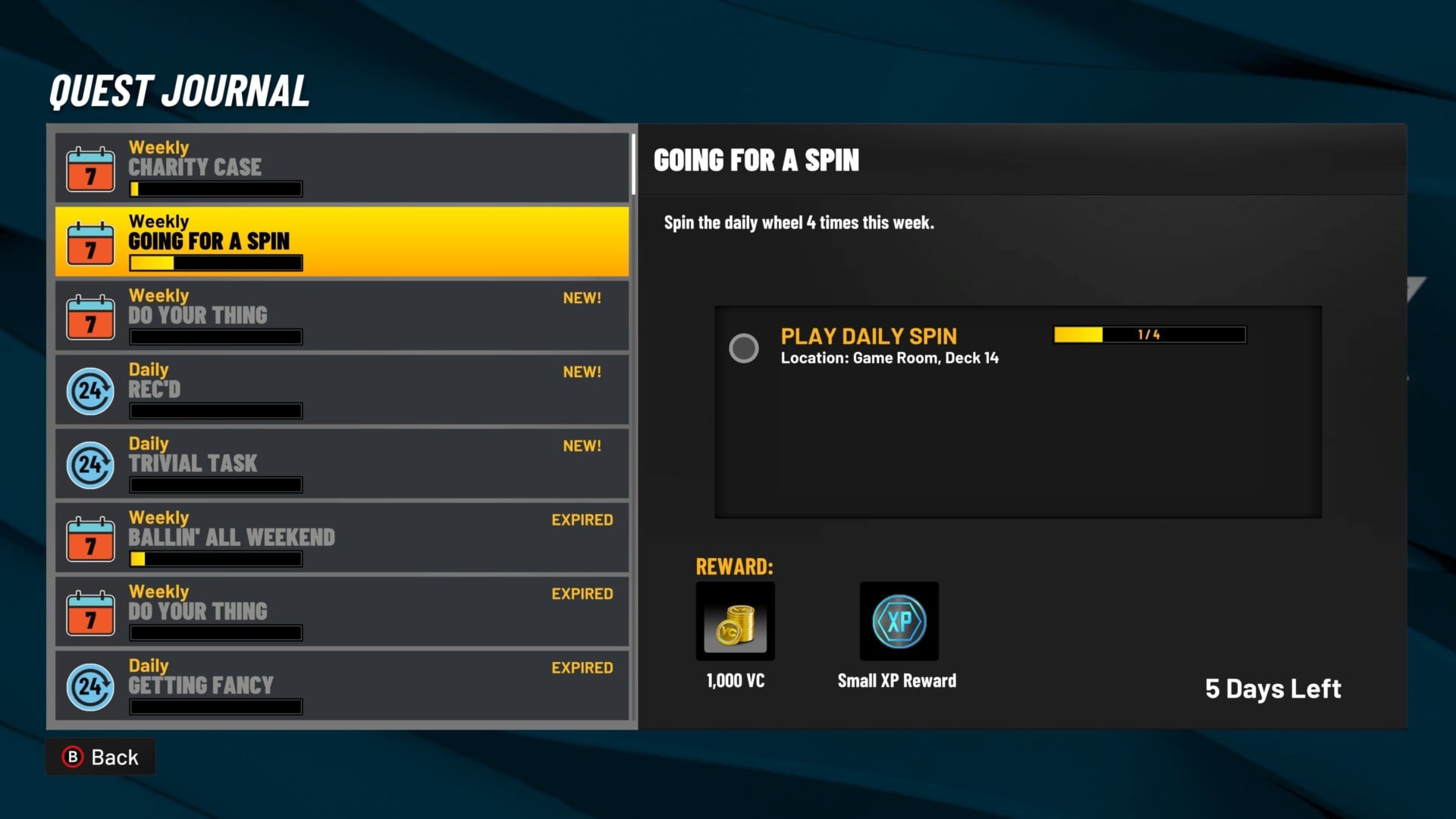Click the 1/4 progress bar for Play Daily Spin
Viewport: 1456px width, 819px height.
click(x=1149, y=334)
